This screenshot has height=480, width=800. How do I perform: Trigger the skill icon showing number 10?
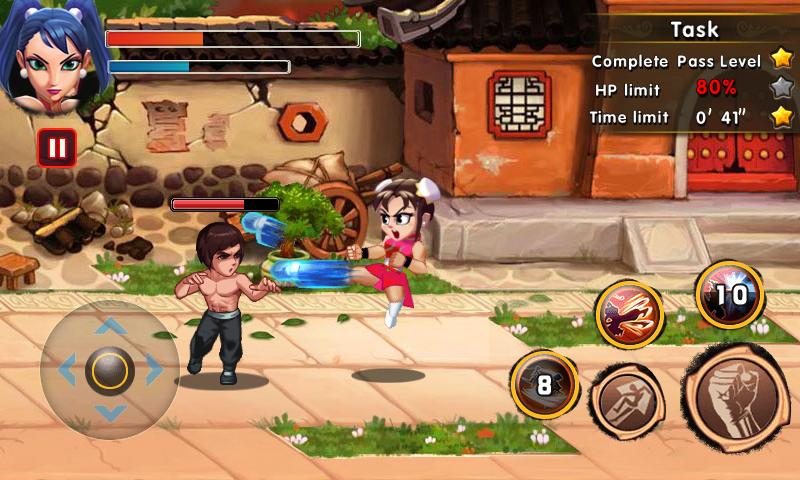tap(730, 295)
